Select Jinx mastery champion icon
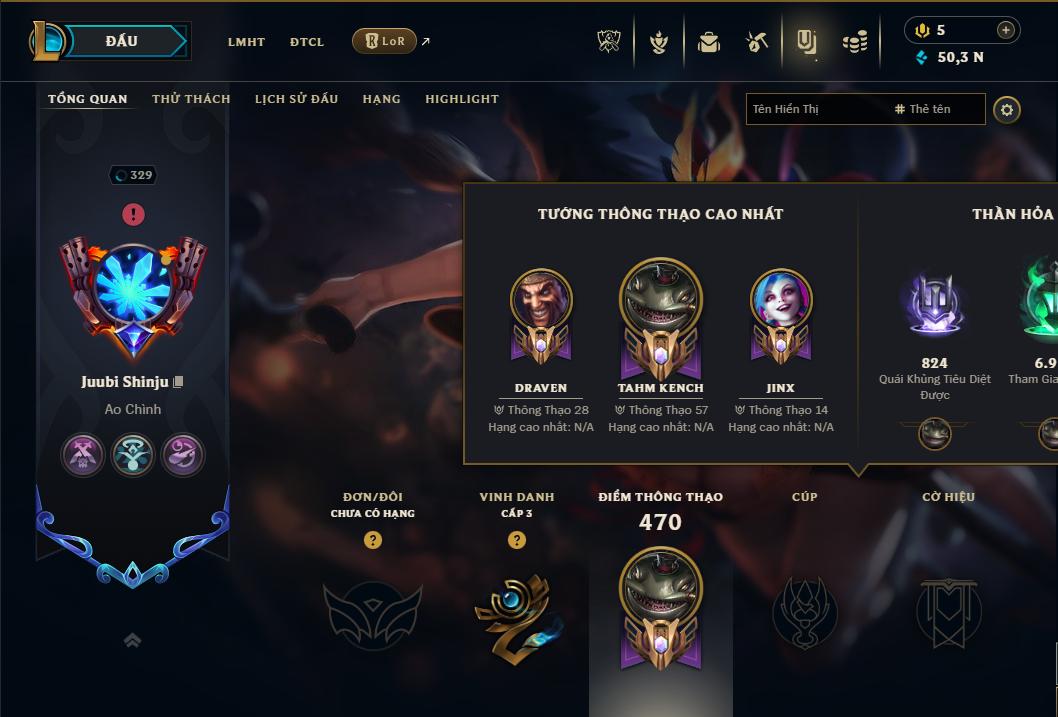Viewport: 1058px width, 717px height. coord(781,300)
